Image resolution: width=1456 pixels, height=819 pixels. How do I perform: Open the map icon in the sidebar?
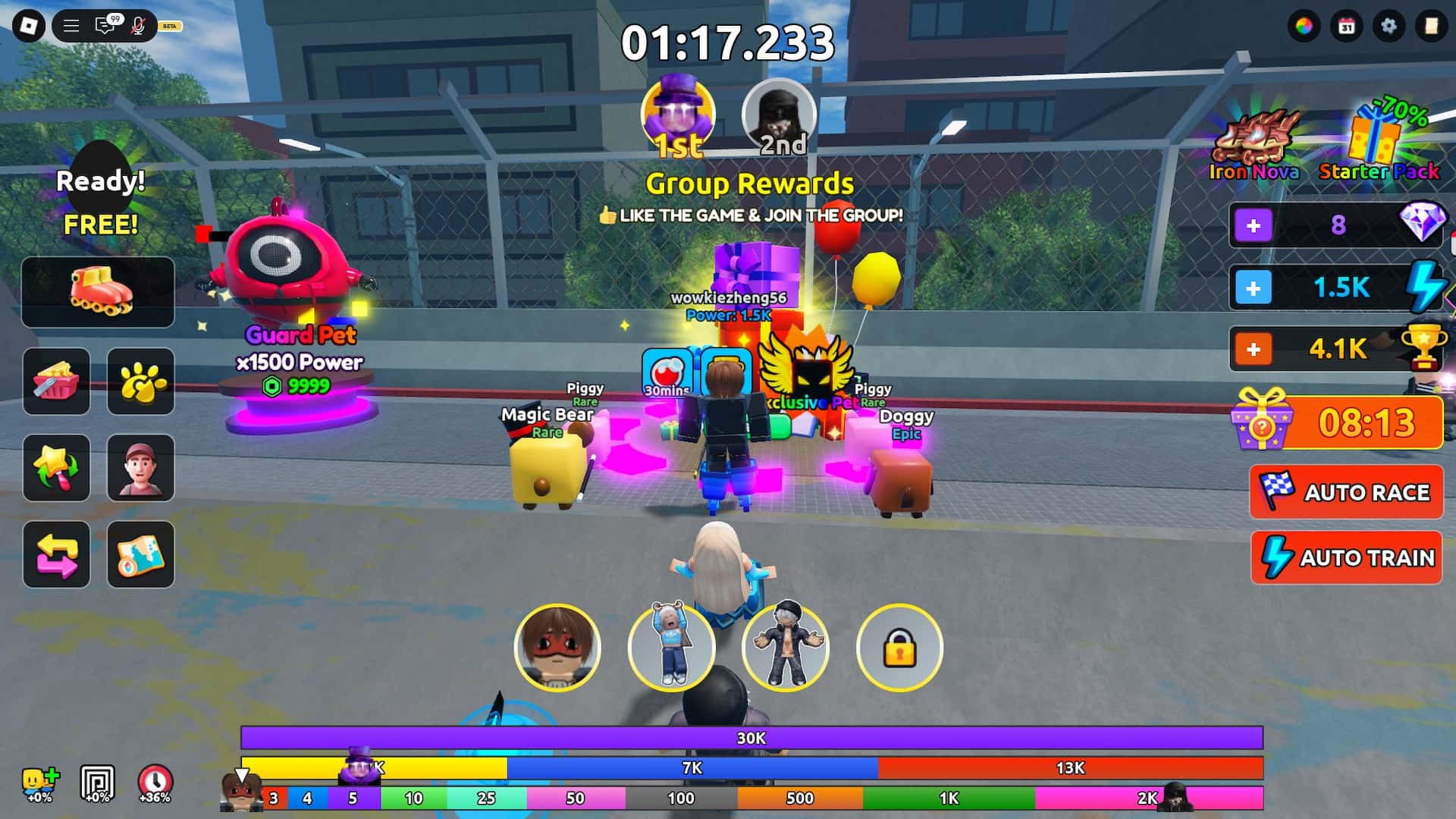[140, 555]
